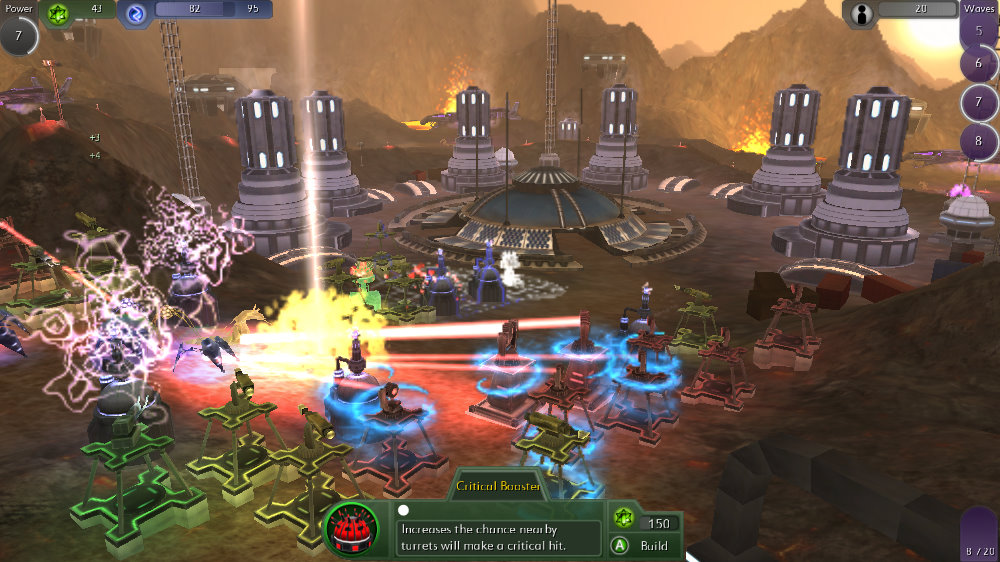Select the Critical Booster title tab
The width and height of the screenshot is (1000, 562).
(x=499, y=486)
